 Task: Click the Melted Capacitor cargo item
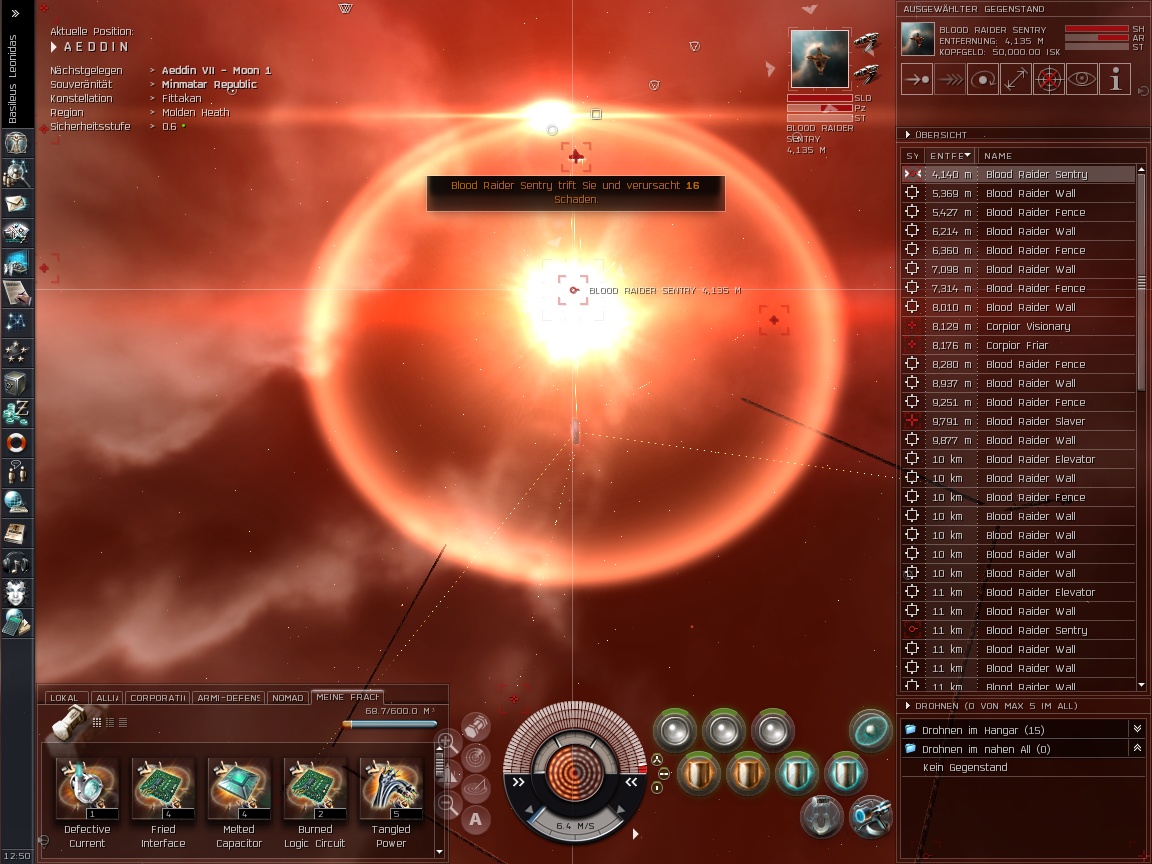coord(239,788)
